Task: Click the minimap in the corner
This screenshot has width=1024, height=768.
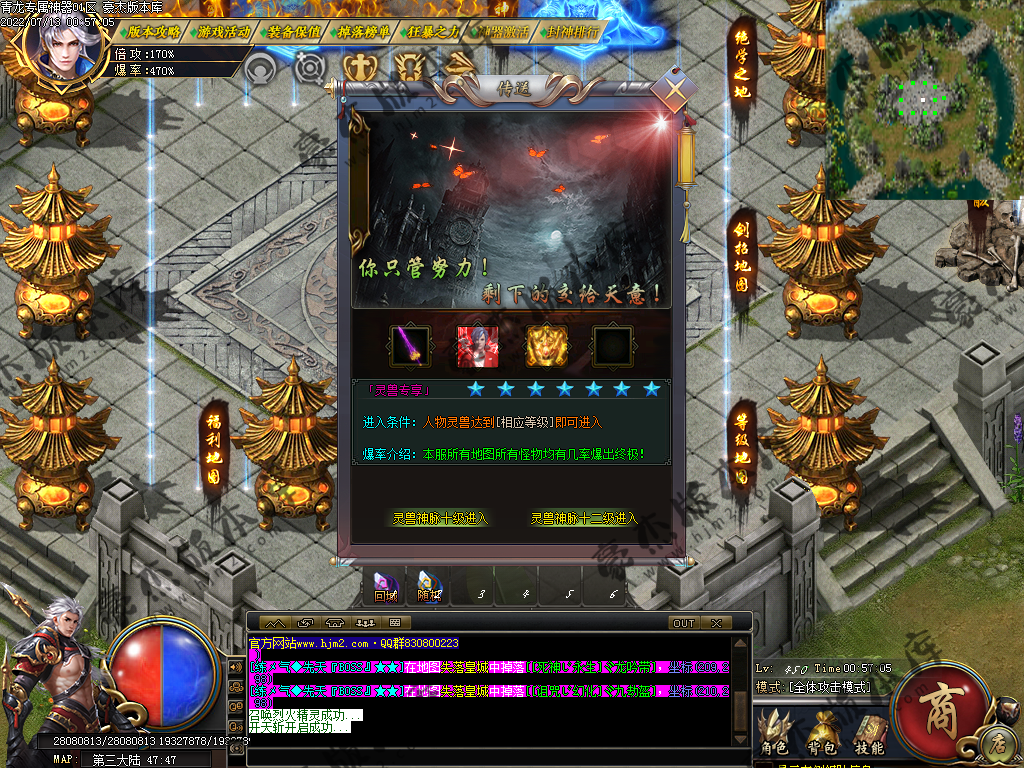Action: [923, 100]
